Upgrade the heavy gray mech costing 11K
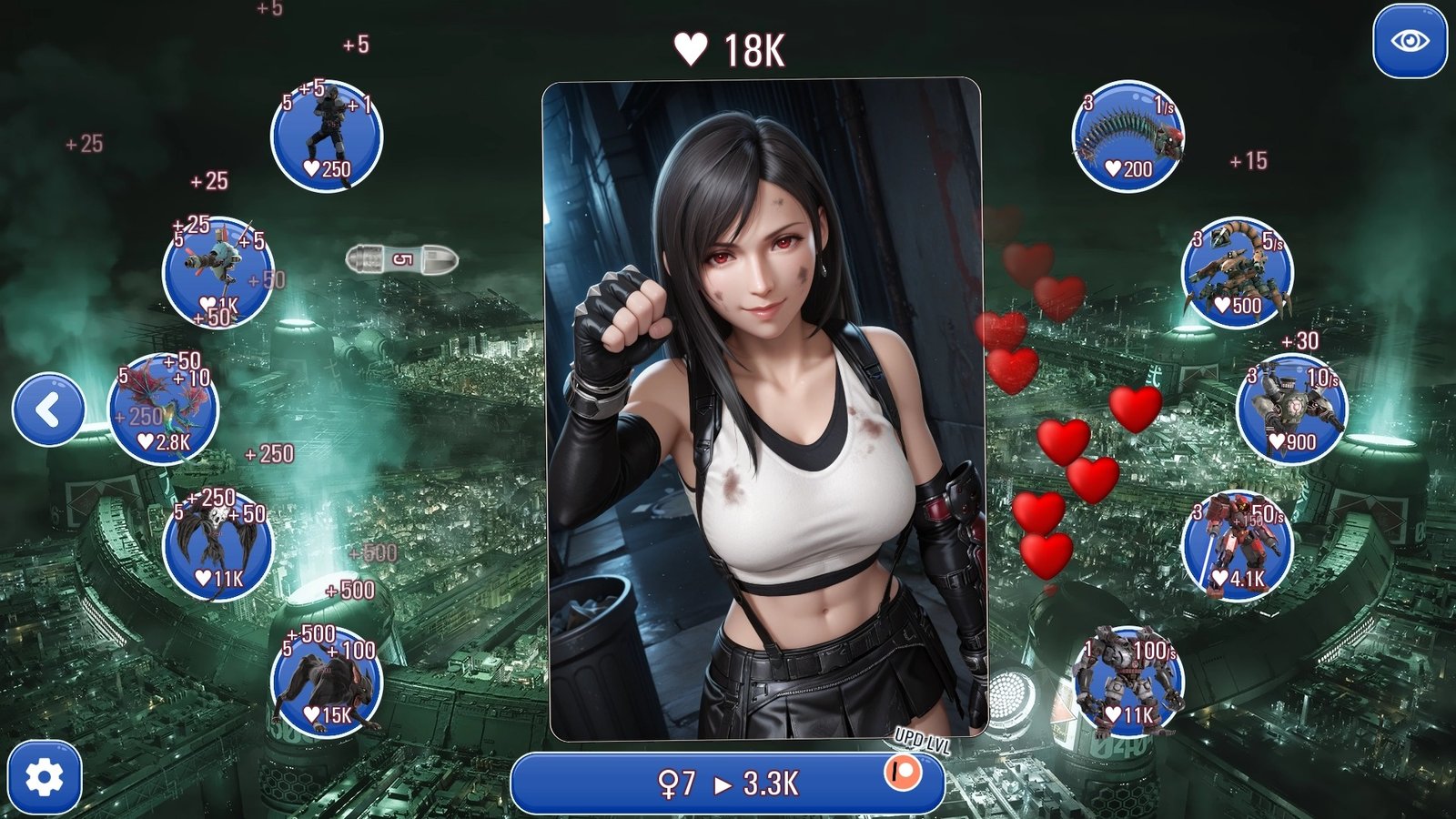 coord(1128,682)
